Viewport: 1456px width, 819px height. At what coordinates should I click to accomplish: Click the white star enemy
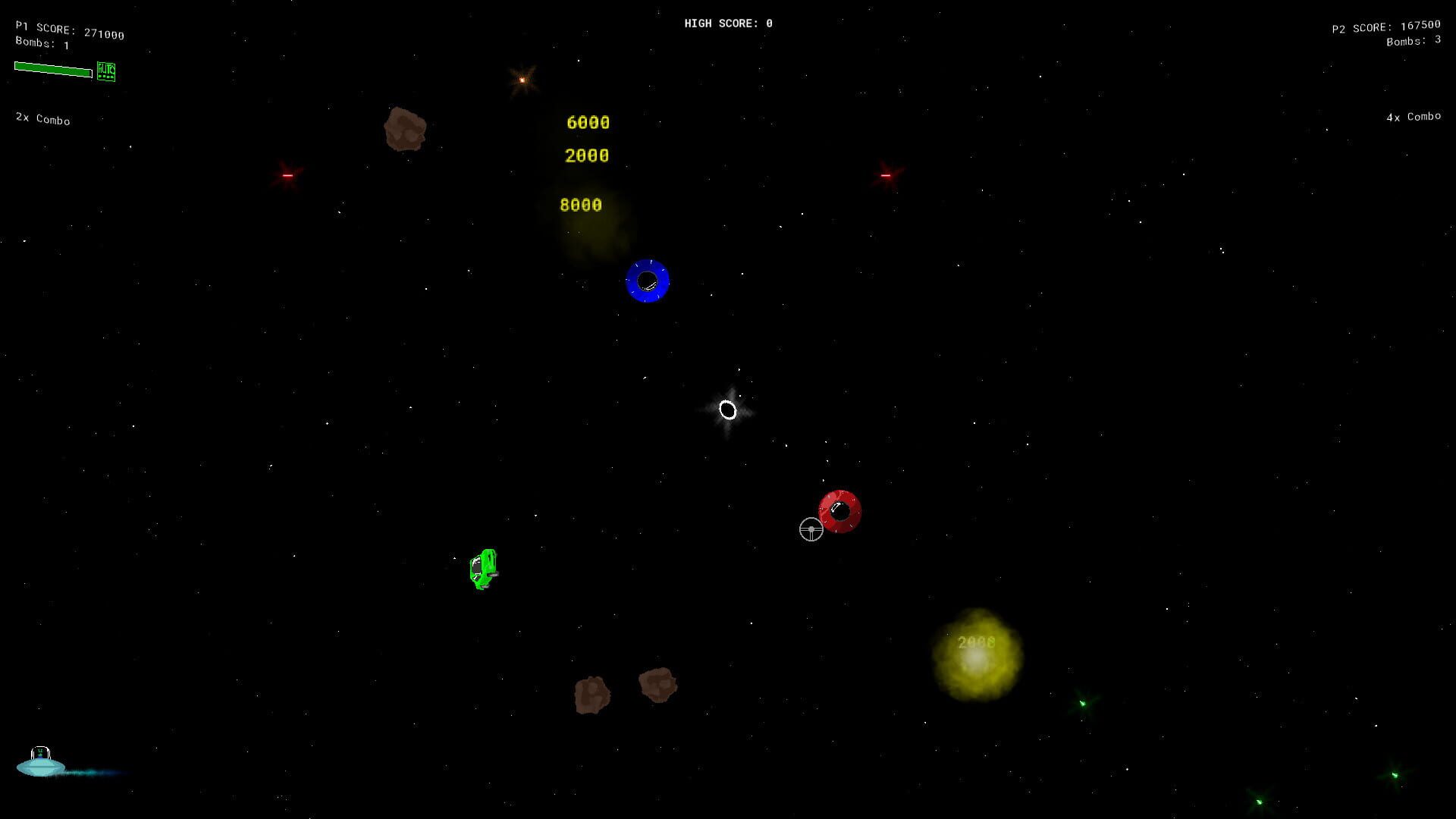tap(727, 410)
